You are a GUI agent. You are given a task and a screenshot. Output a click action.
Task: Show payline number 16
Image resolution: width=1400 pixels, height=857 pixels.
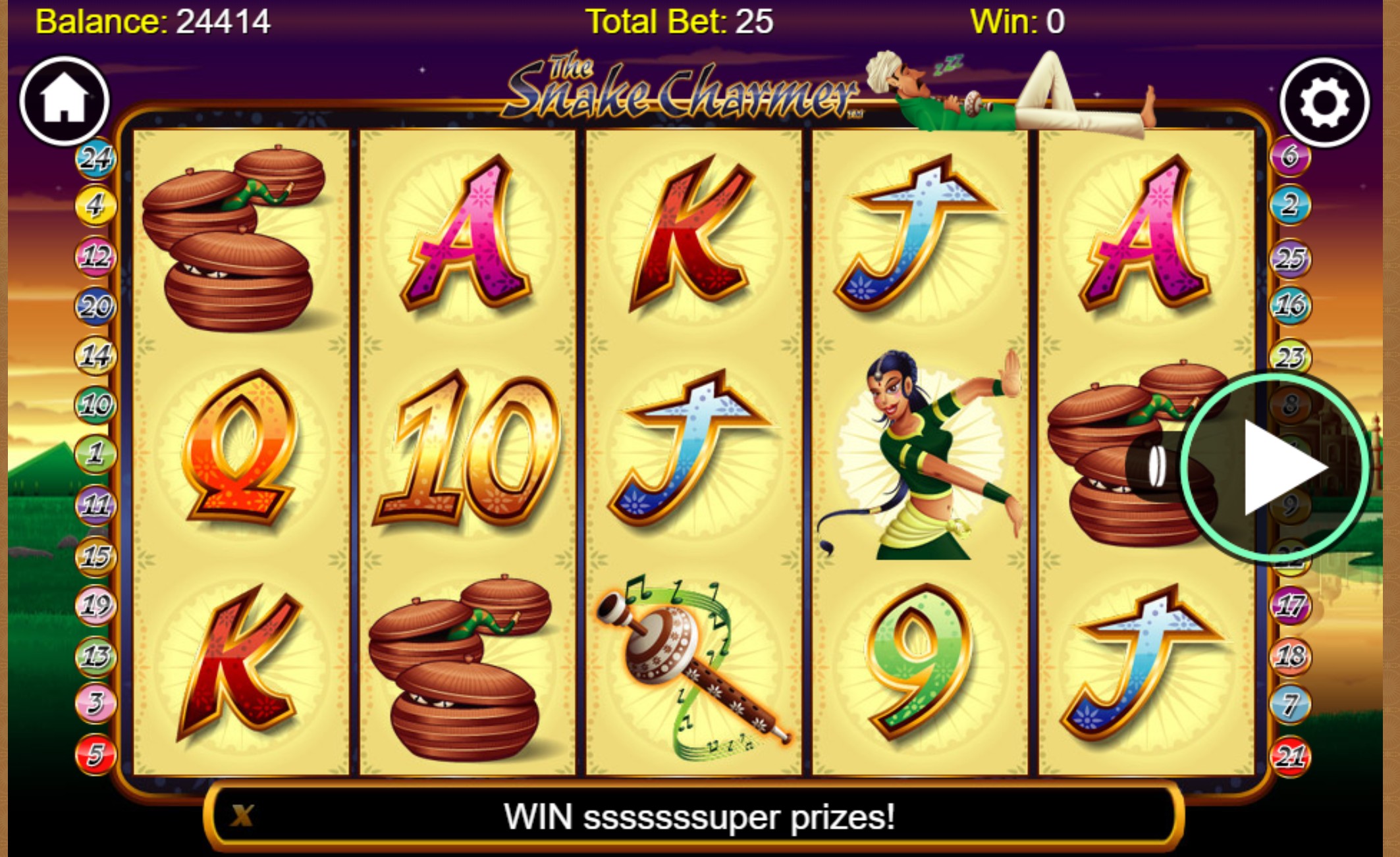1290,305
